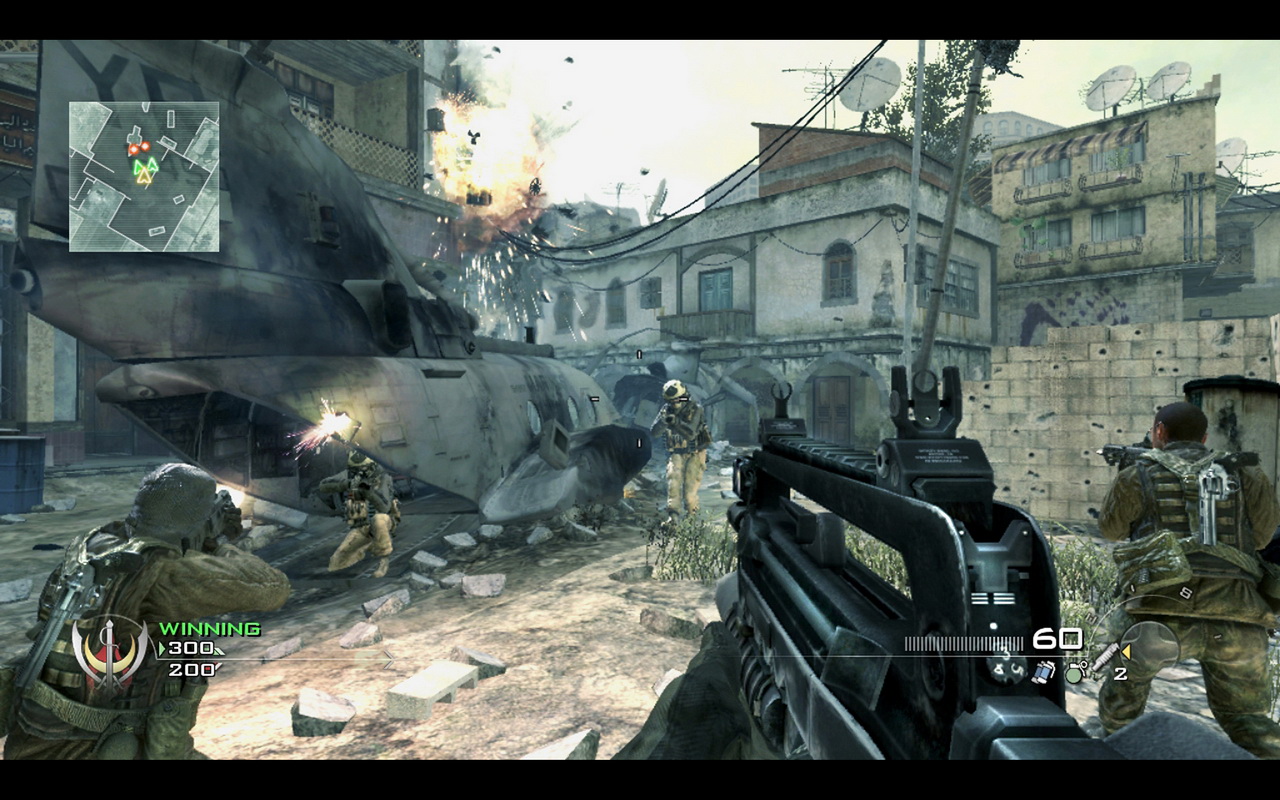The image size is (1280, 800).
Task: Select the sword and crescent faction emblem
Action: point(110,654)
